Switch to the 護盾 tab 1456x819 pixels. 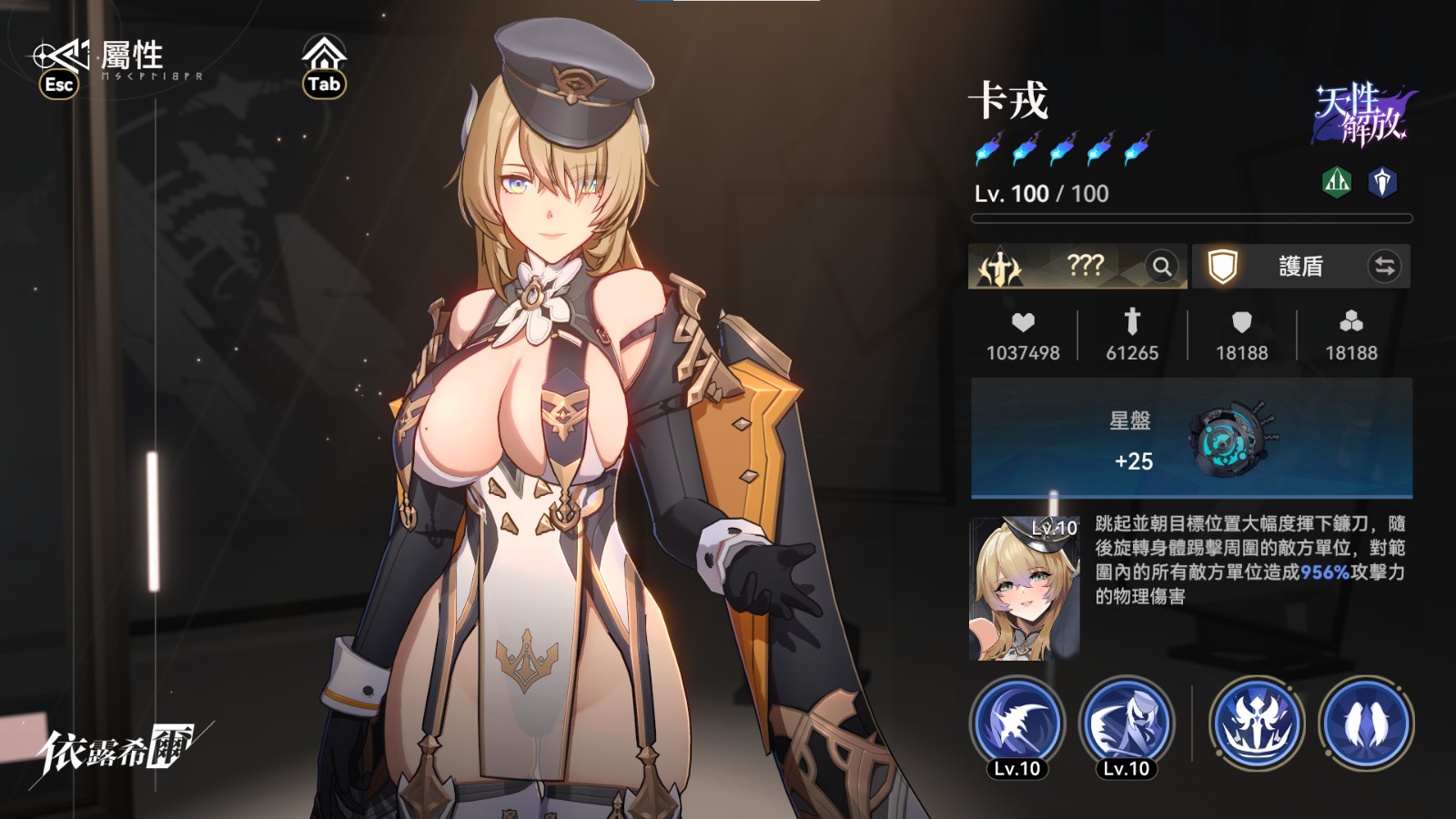click(1301, 266)
